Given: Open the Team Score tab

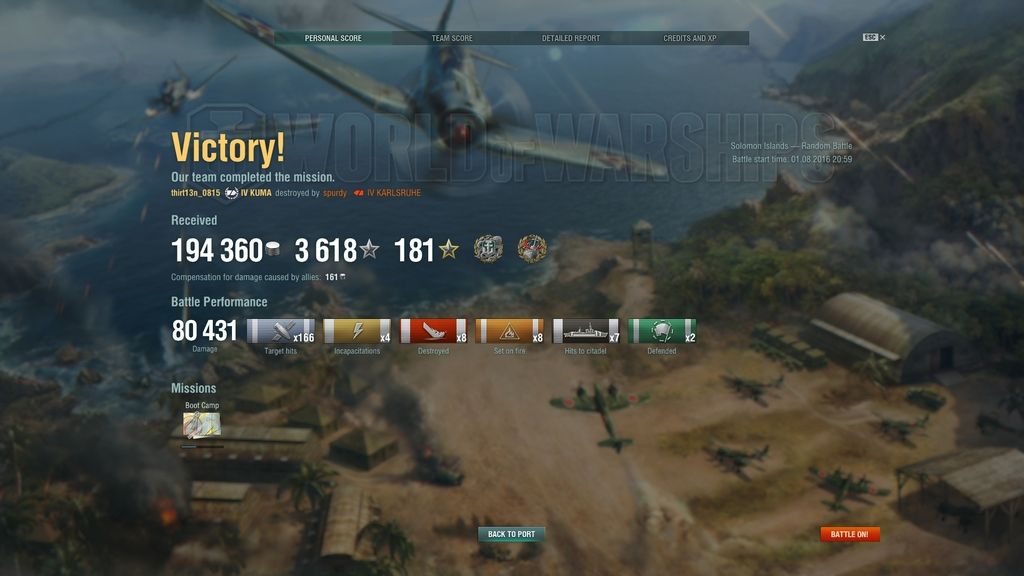Looking at the screenshot, I should tap(452, 38).
